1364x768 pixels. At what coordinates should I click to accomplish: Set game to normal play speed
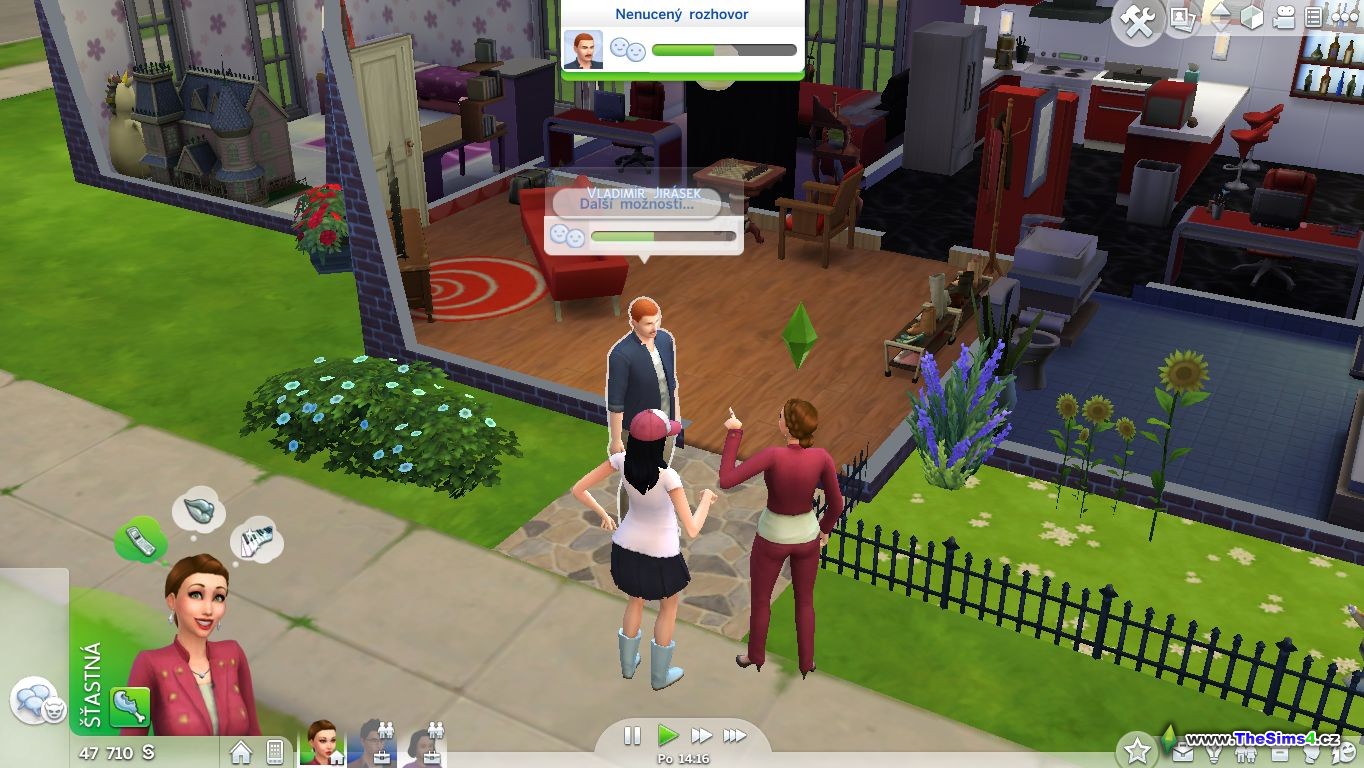(x=667, y=736)
